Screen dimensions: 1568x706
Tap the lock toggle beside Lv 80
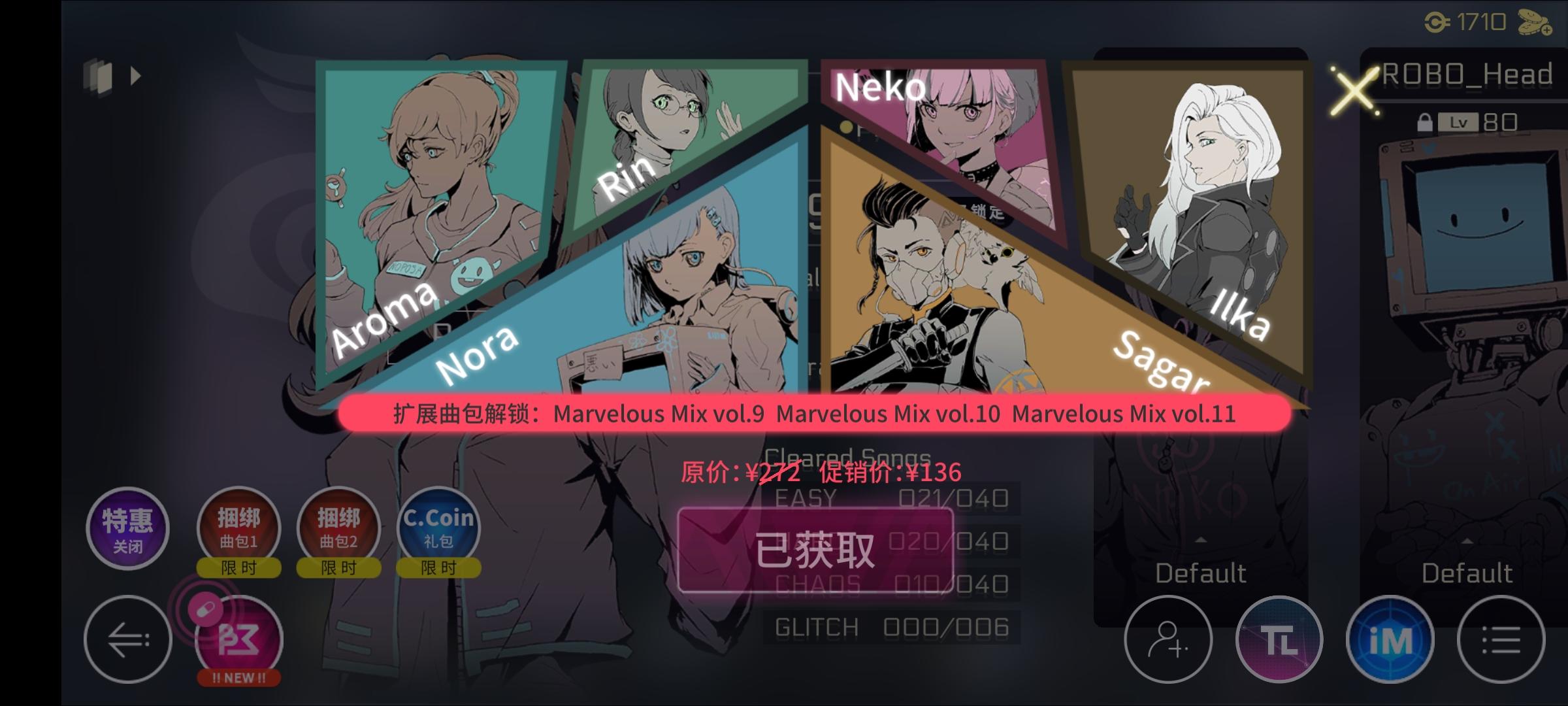click(x=1424, y=122)
